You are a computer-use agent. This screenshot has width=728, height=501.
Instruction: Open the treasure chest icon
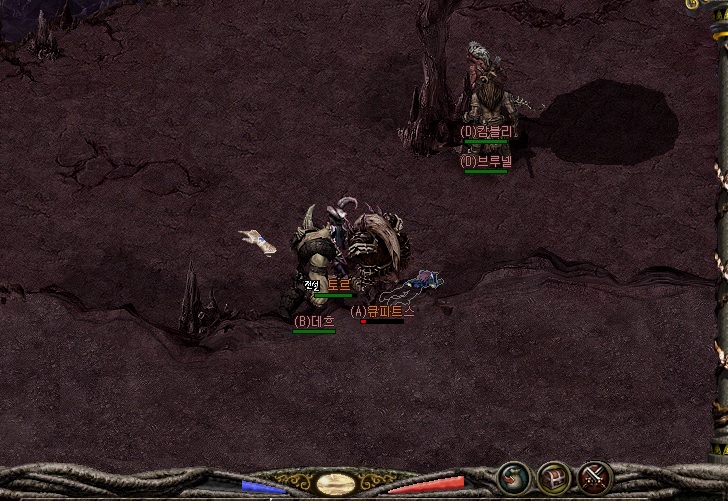click(555, 478)
